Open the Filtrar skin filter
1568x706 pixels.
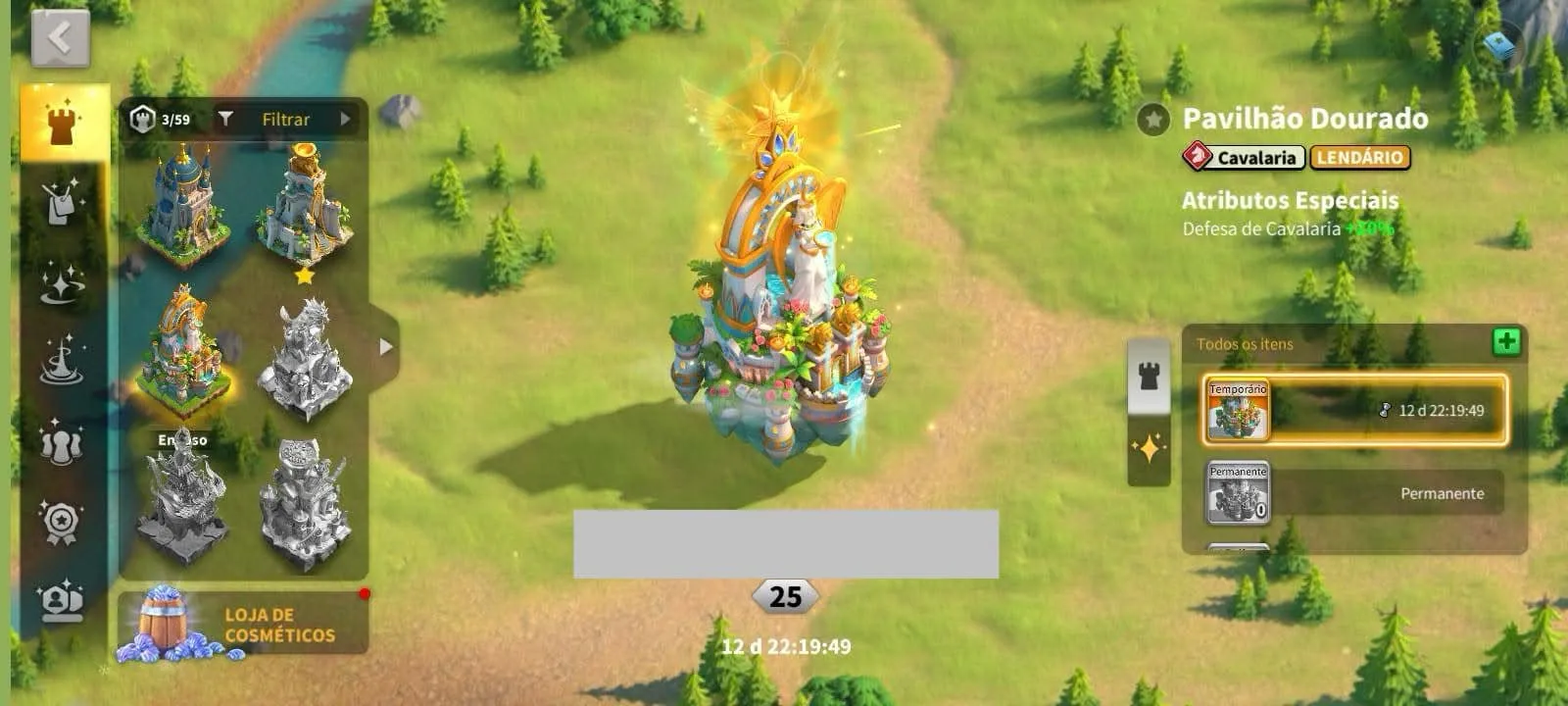pos(286,120)
